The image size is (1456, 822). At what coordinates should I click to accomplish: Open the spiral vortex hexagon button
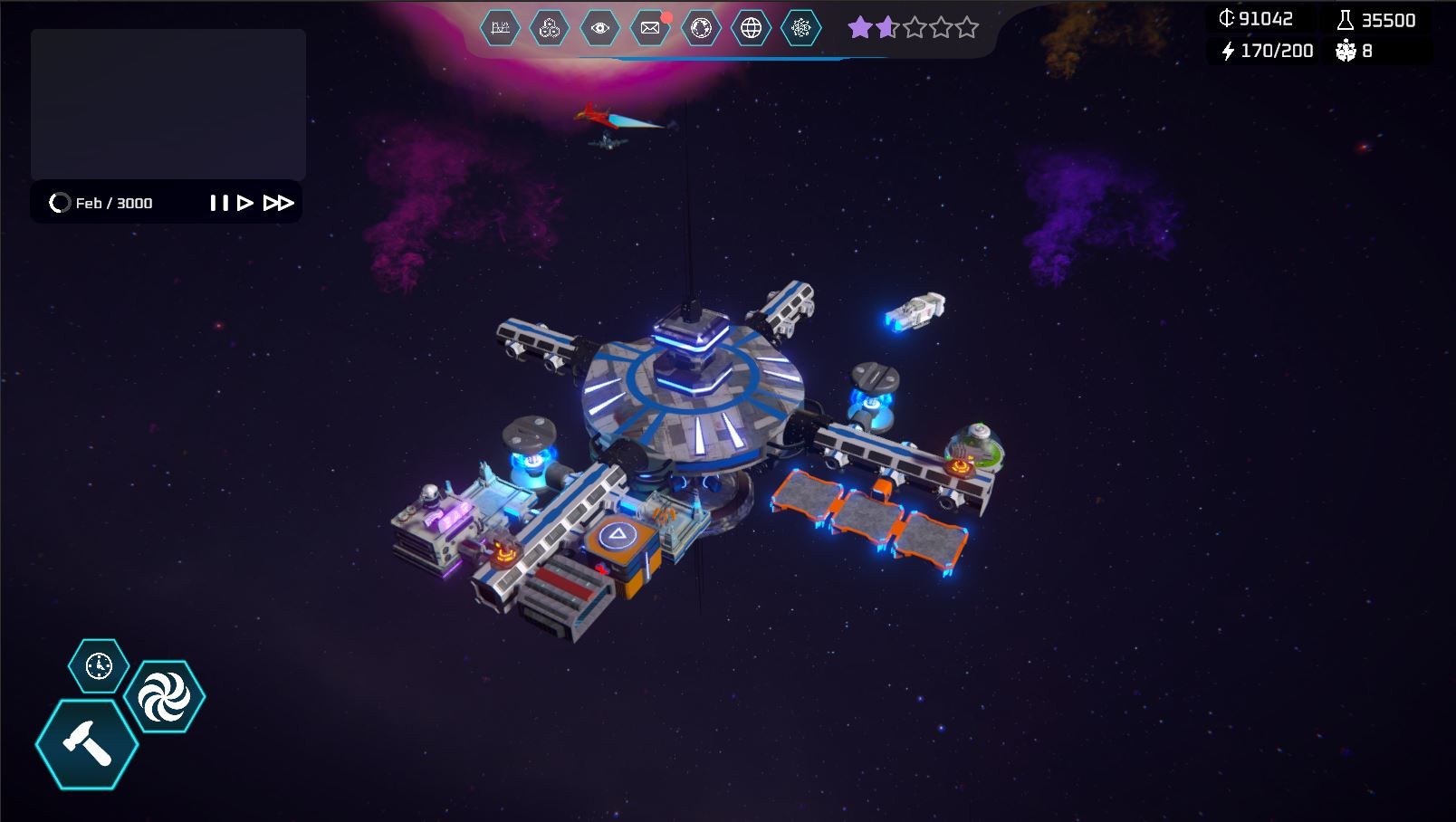tap(164, 696)
